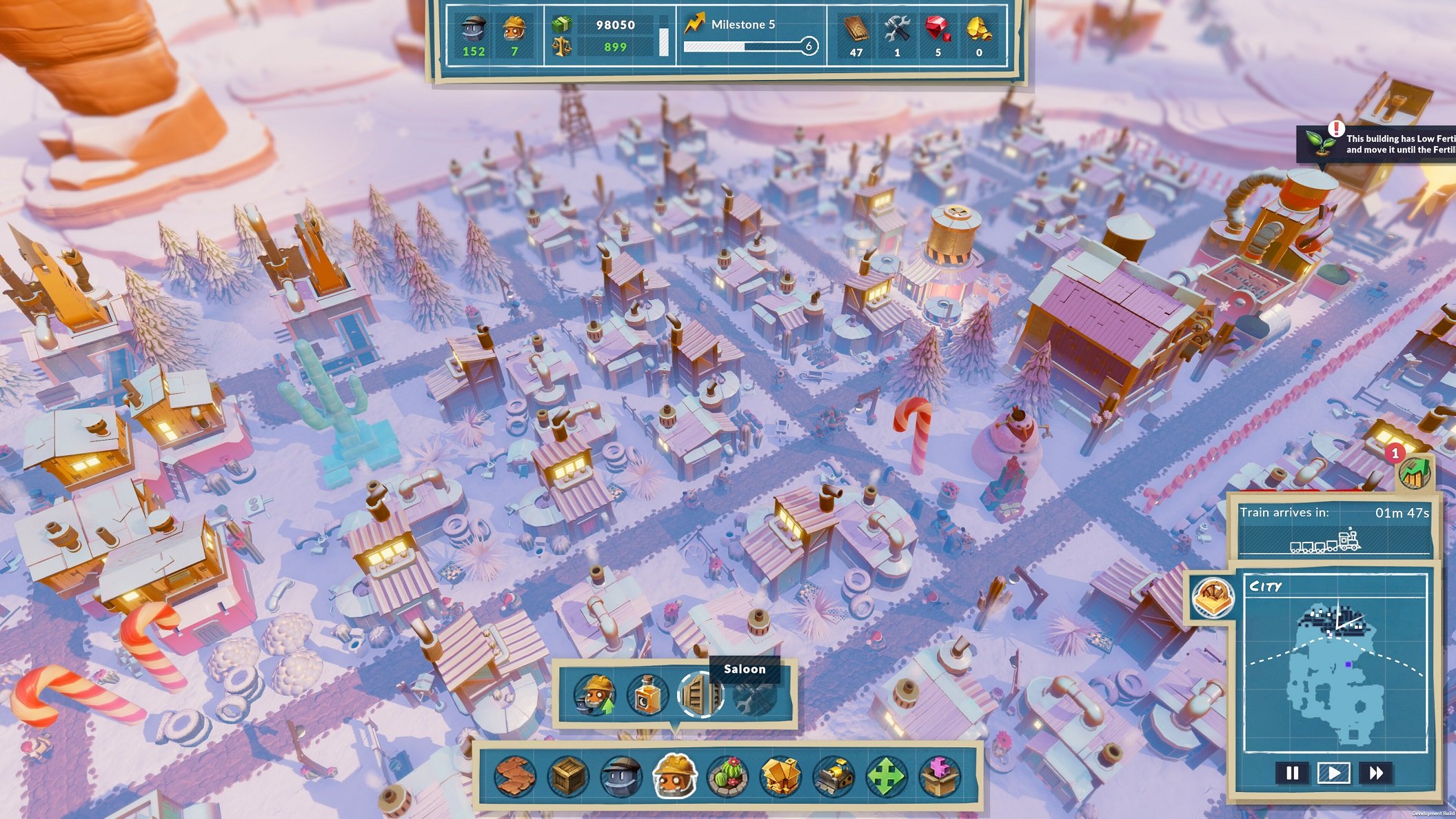1456x819 pixels.
Task: Choose the engineer upgrade building icon
Action: 595,695
